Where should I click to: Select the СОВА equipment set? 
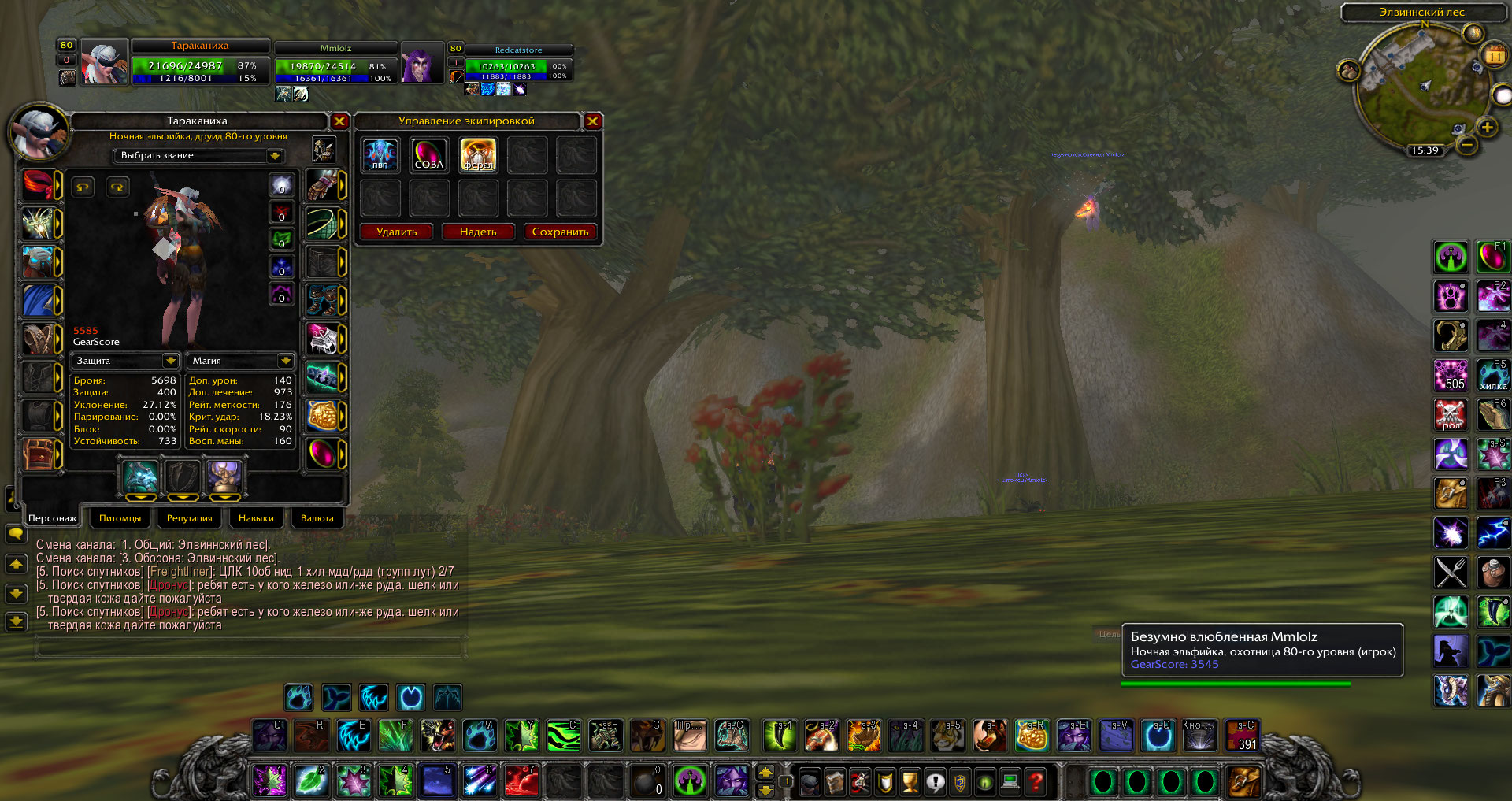pyautogui.click(x=429, y=155)
